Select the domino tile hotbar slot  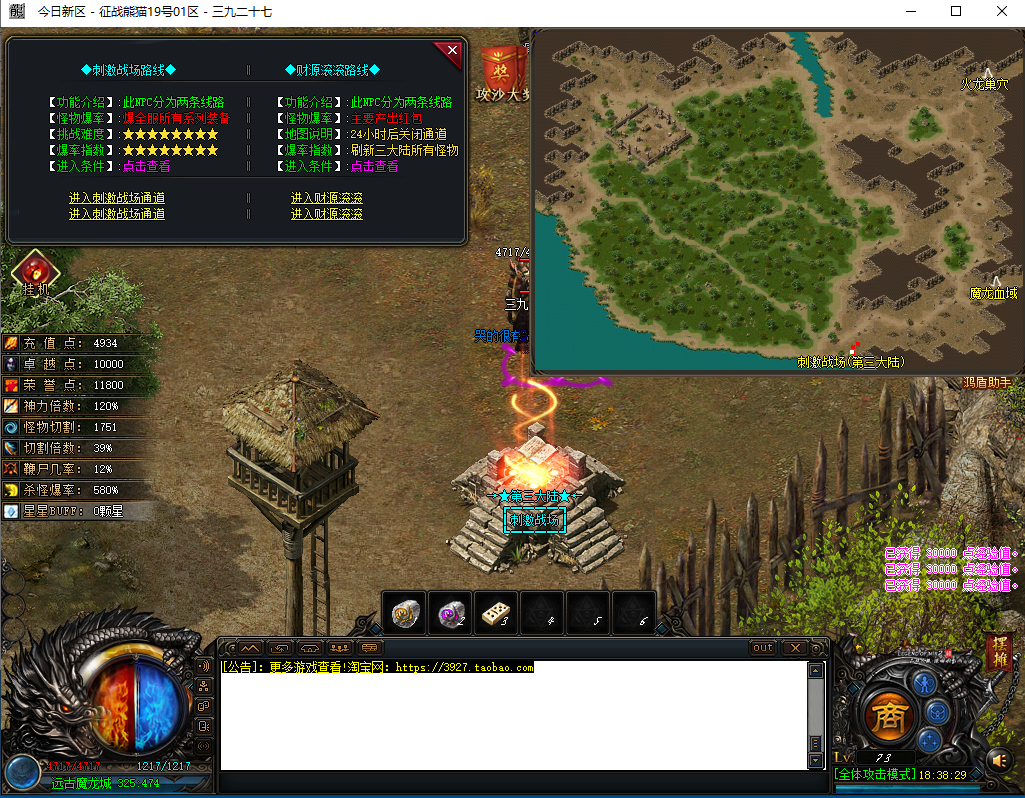tap(496, 613)
